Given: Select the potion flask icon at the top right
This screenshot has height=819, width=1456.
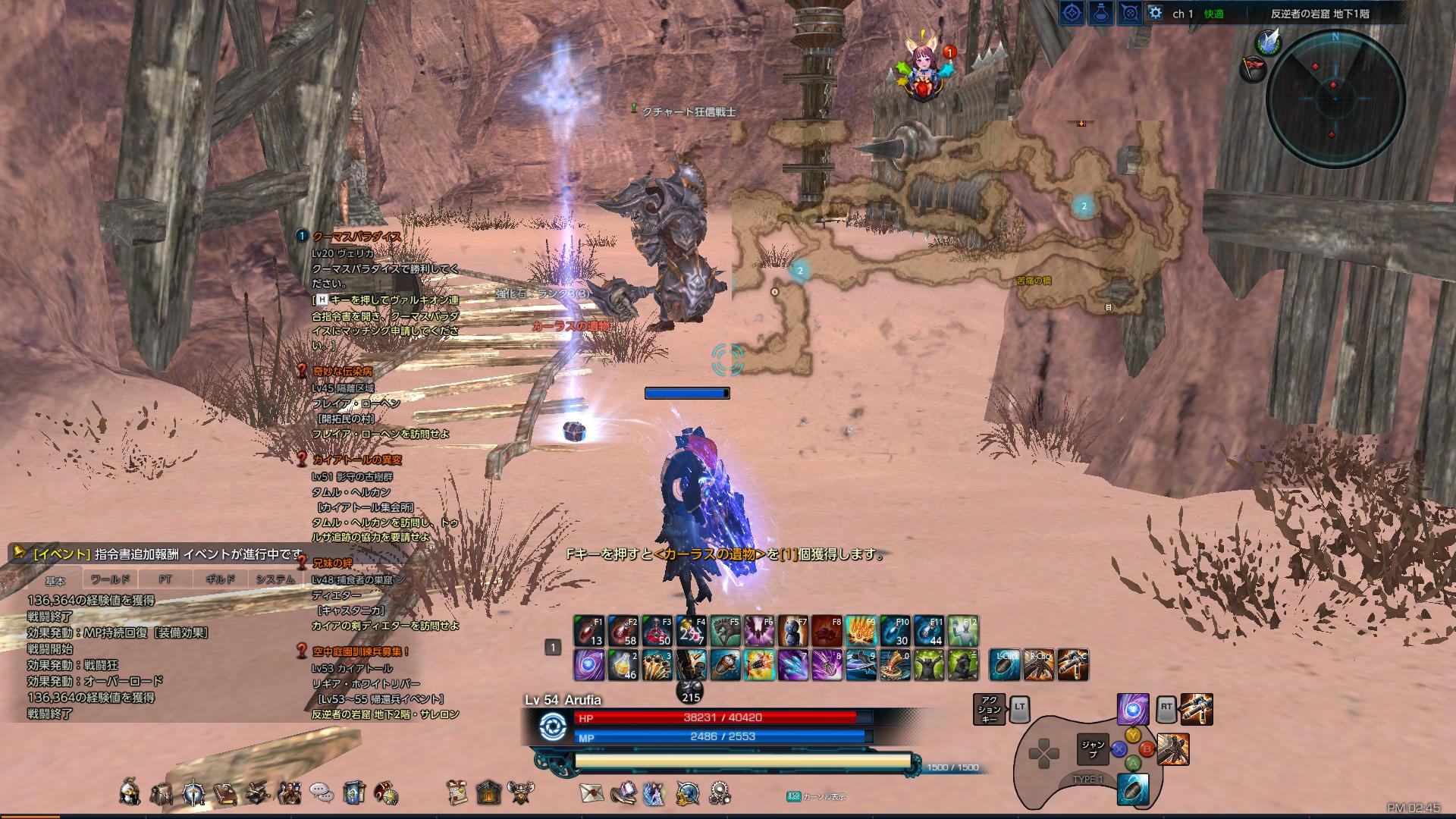Looking at the screenshot, I should click(x=1100, y=14).
